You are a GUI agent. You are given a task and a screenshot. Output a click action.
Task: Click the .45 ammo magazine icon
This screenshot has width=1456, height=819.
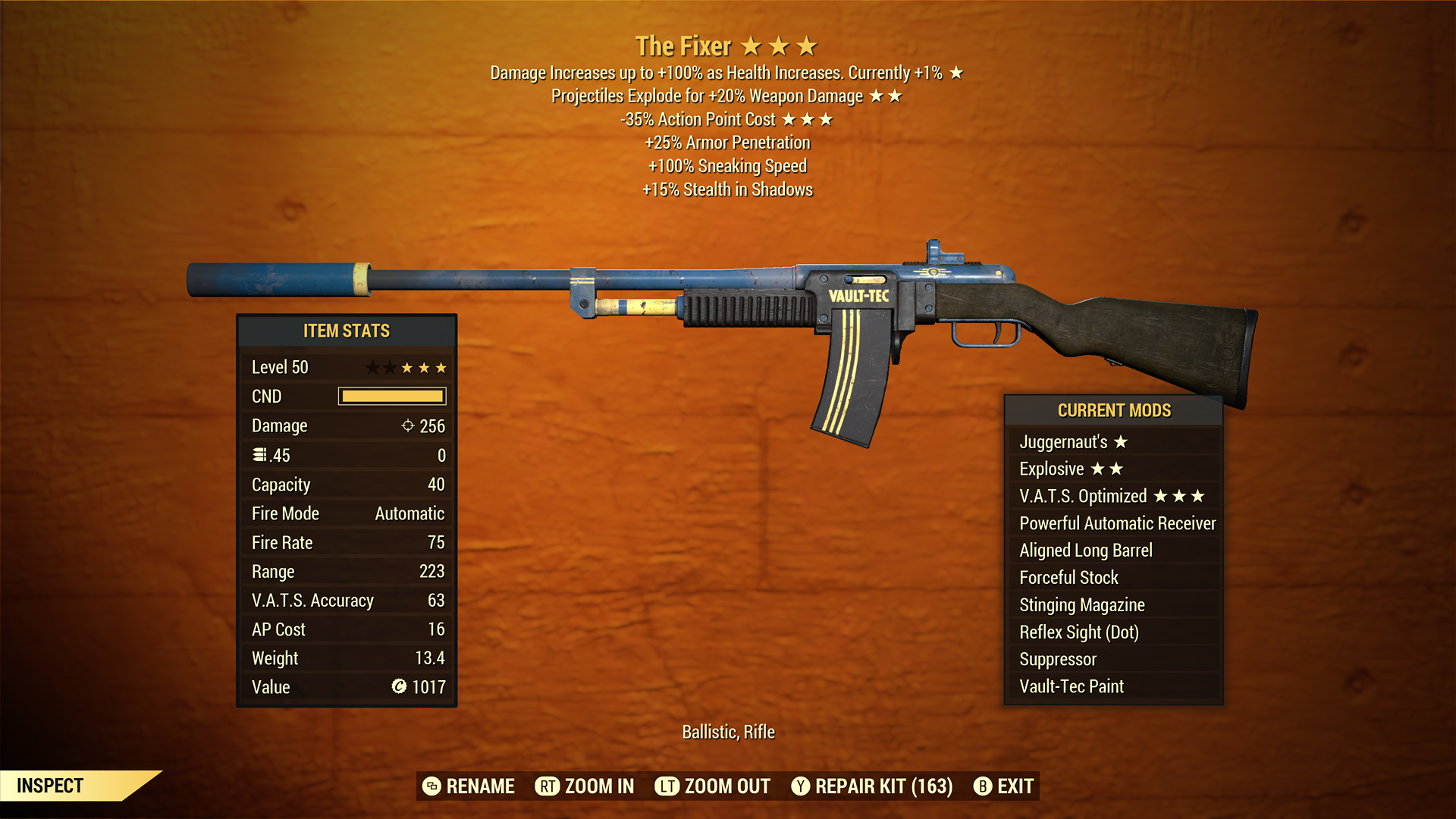pyautogui.click(x=259, y=455)
